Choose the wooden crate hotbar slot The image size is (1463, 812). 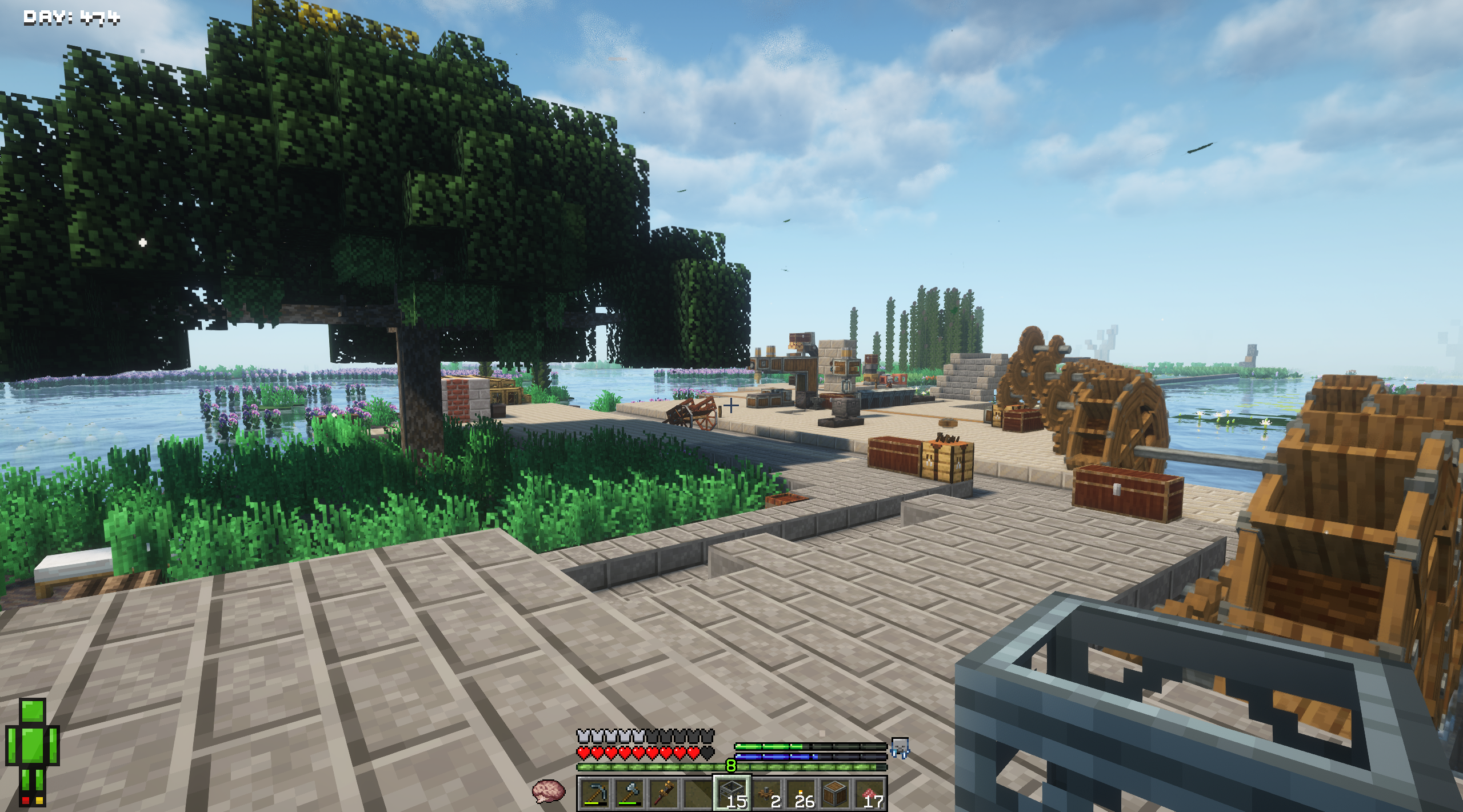(x=834, y=793)
